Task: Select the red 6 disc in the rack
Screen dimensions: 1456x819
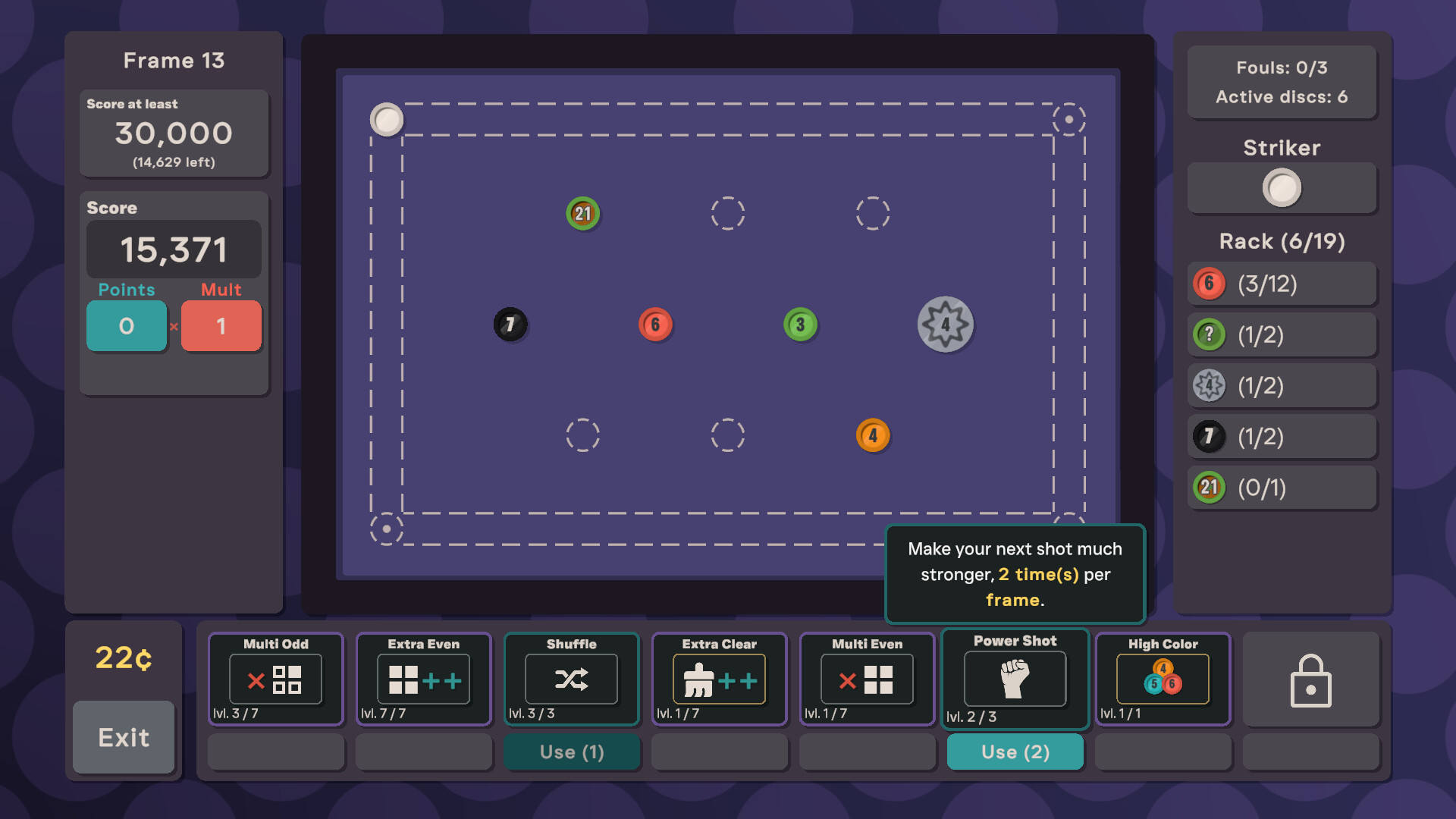Action: coord(1210,284)
